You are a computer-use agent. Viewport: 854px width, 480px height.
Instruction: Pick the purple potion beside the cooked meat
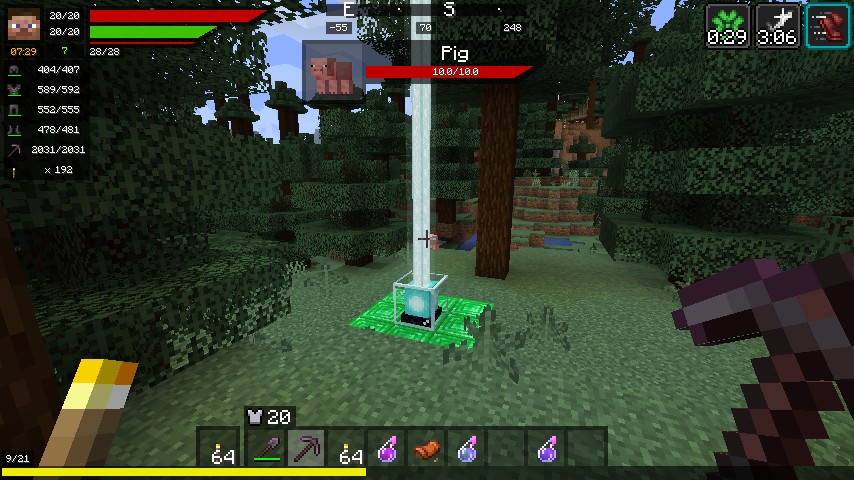387,450
